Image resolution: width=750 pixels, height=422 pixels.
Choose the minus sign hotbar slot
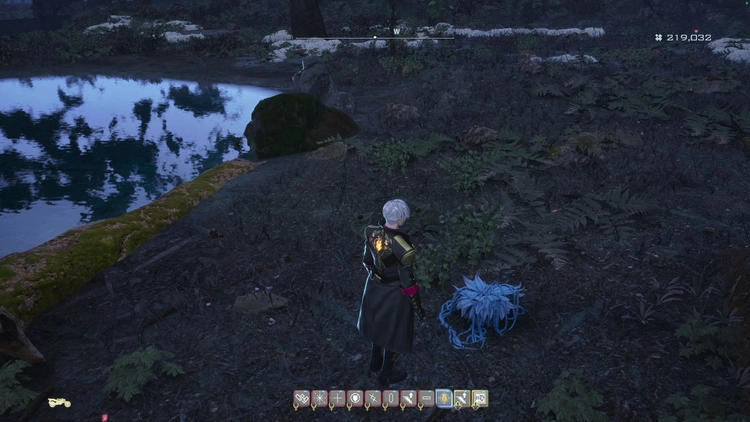pos(426,399)
